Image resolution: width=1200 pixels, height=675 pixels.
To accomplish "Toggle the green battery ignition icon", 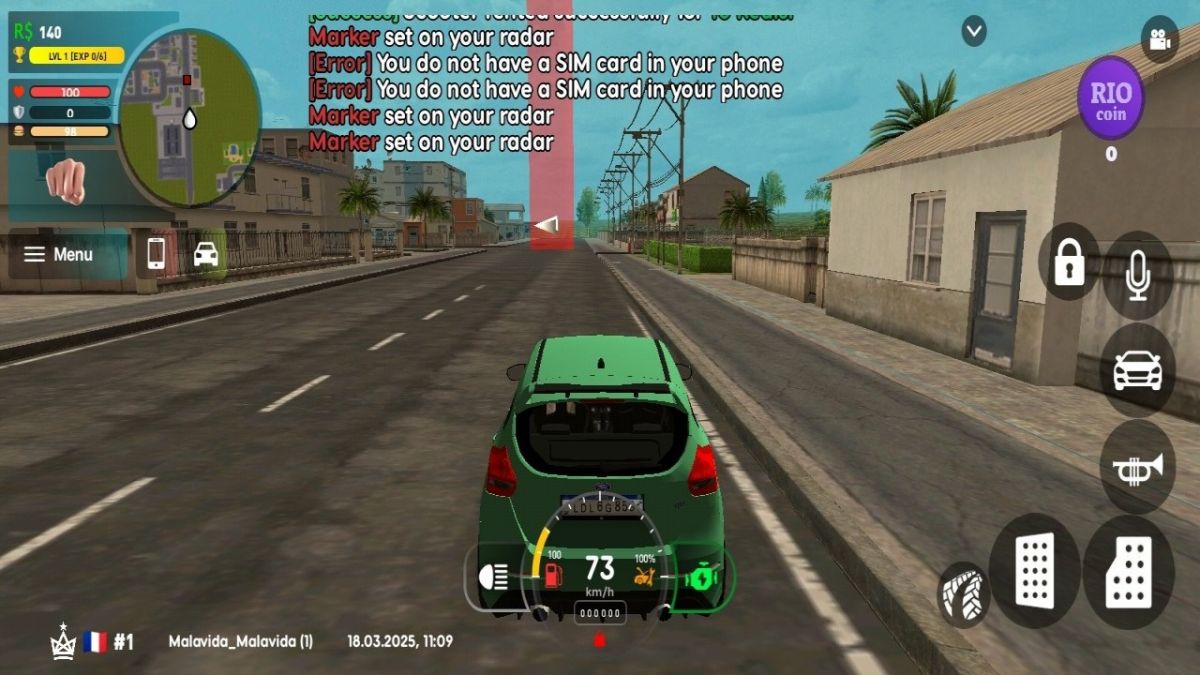I will (x=703, y=577).
